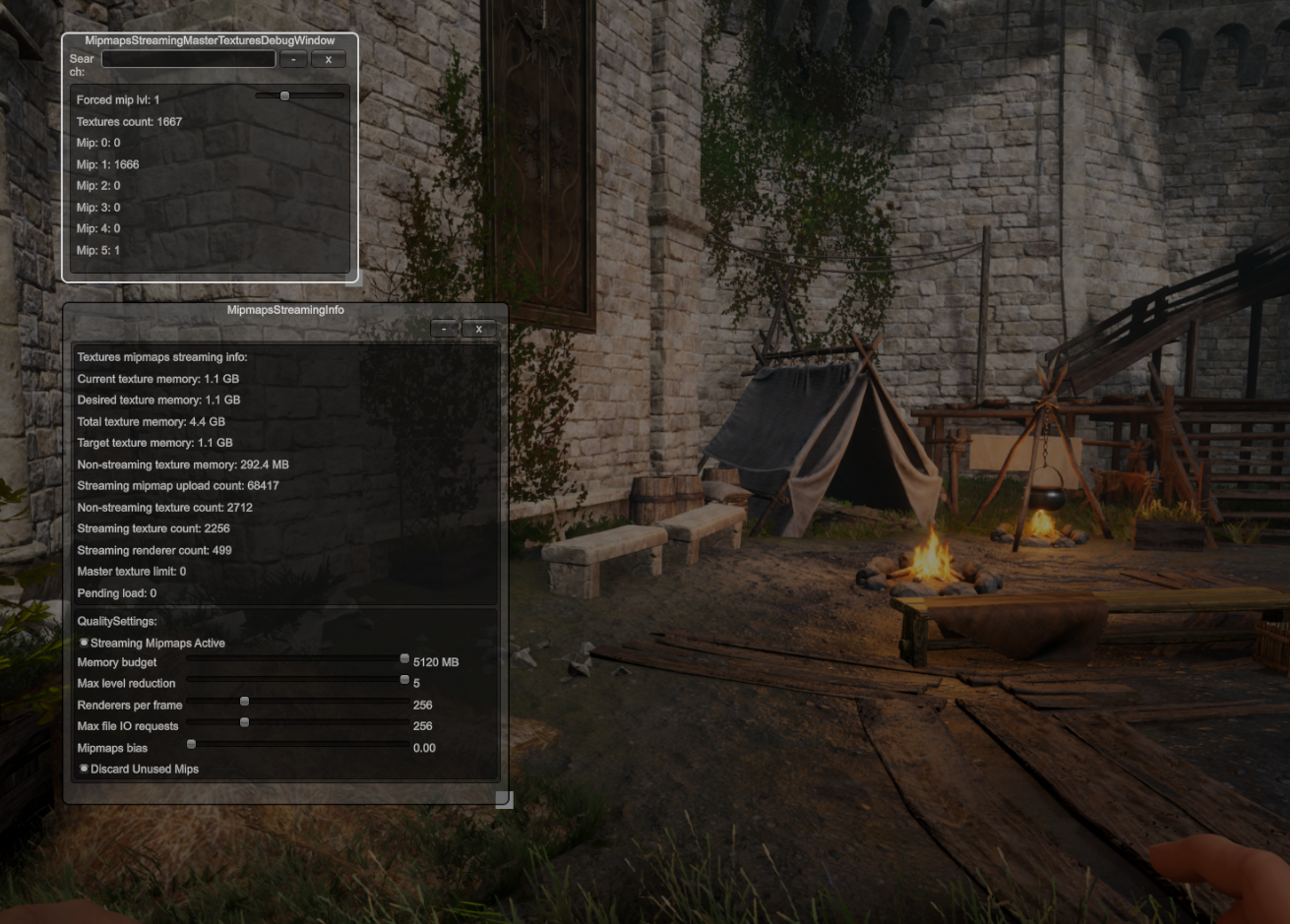This screenshot has width=1290, height=924.
Task: Click the resize grip of the info window
Action: [x=504, y=799]
